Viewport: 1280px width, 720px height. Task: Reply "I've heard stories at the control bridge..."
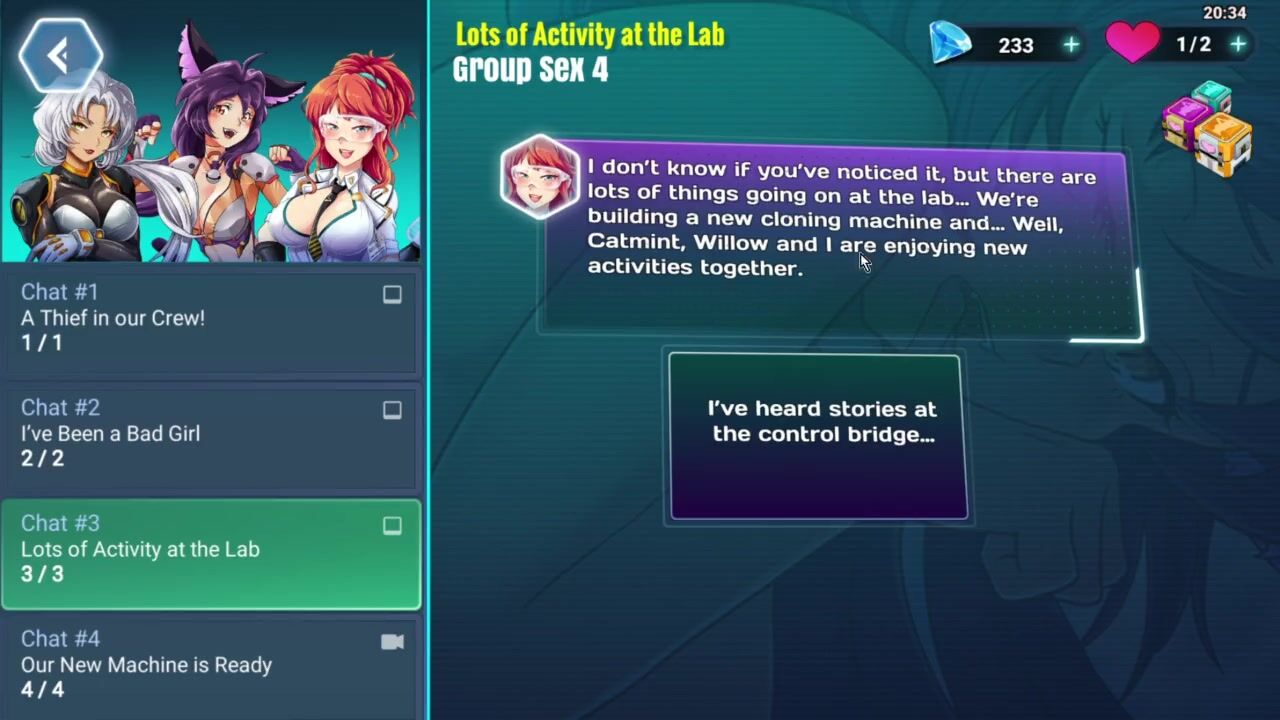pyautogui.click(x=819, y=437)
